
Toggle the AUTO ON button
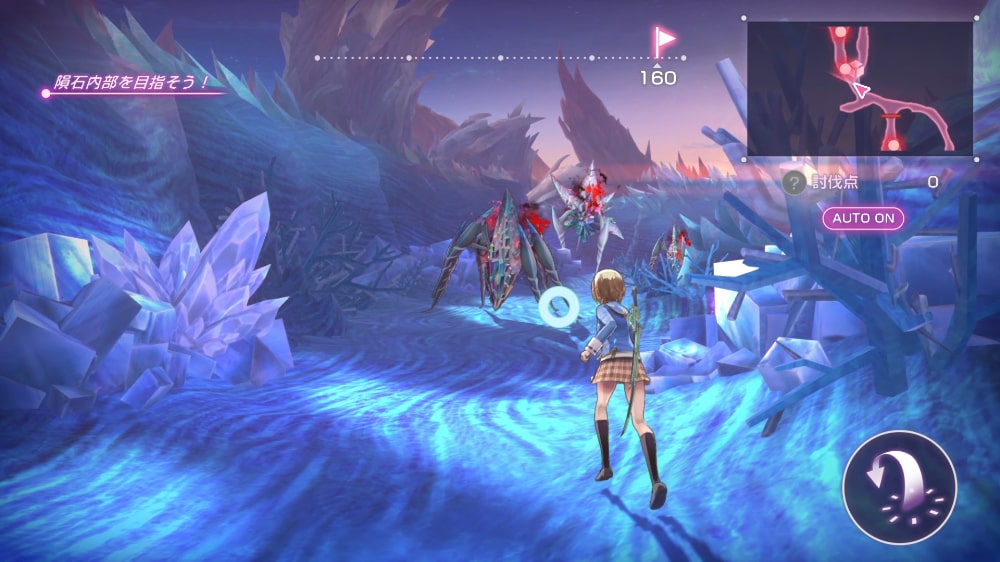point(863,217)
